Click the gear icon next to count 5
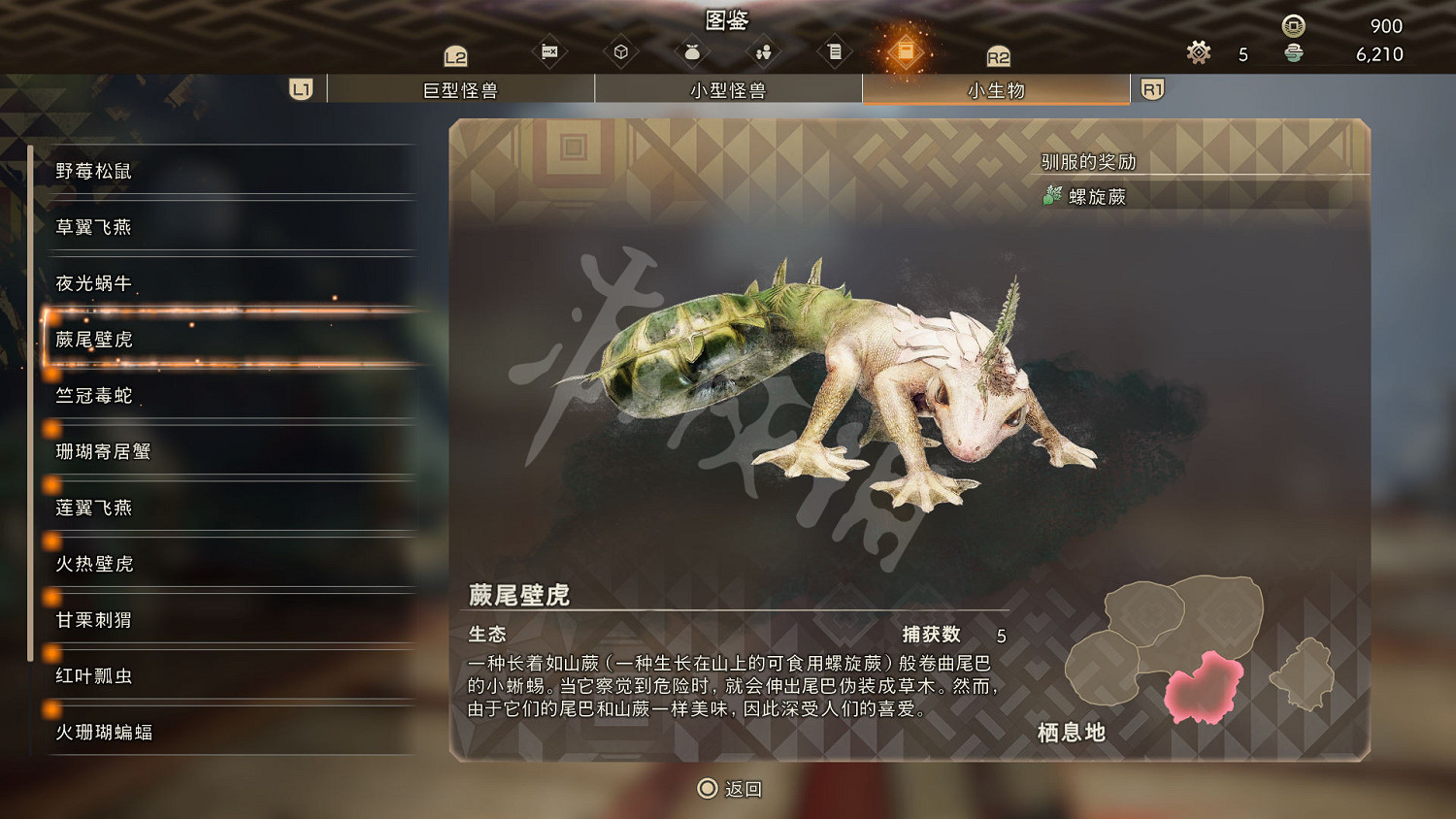The width and height of the screenshot is (1456, 819). point(1198,53)
